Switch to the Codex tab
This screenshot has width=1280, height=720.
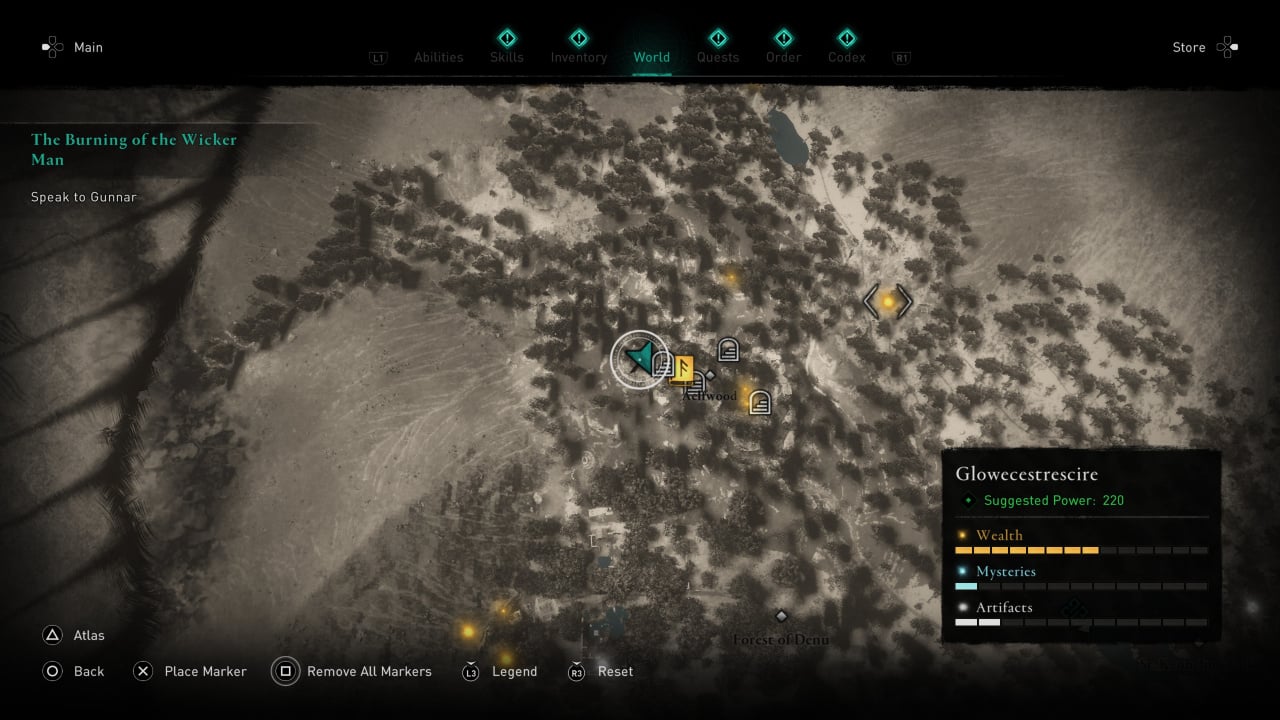tap(847, 57)
